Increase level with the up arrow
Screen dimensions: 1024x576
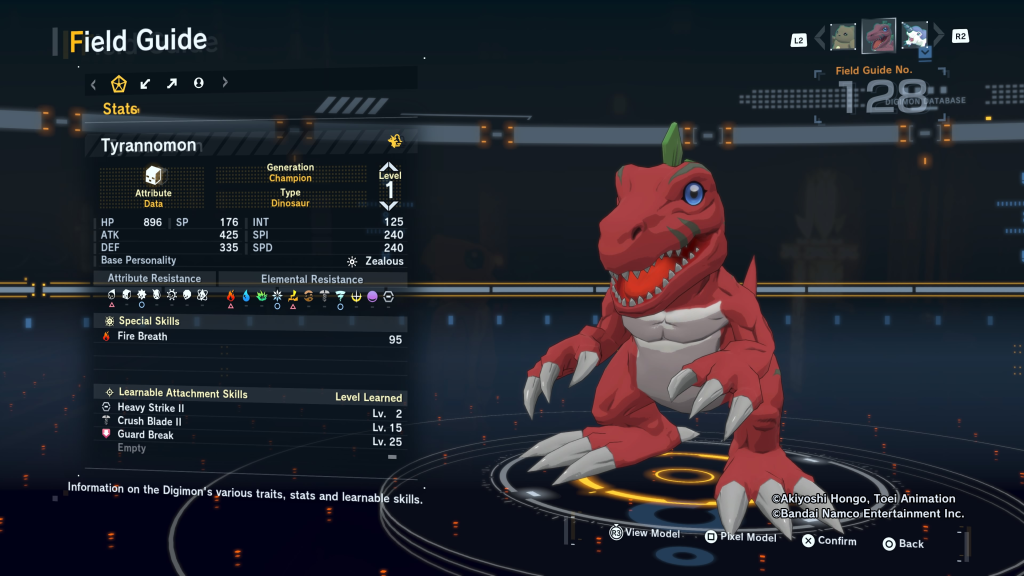tap(389, 168)
